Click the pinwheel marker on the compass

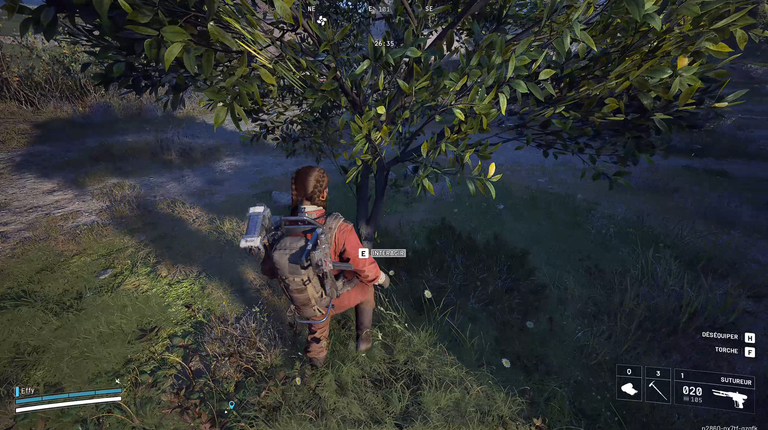[x=322, y=19]
